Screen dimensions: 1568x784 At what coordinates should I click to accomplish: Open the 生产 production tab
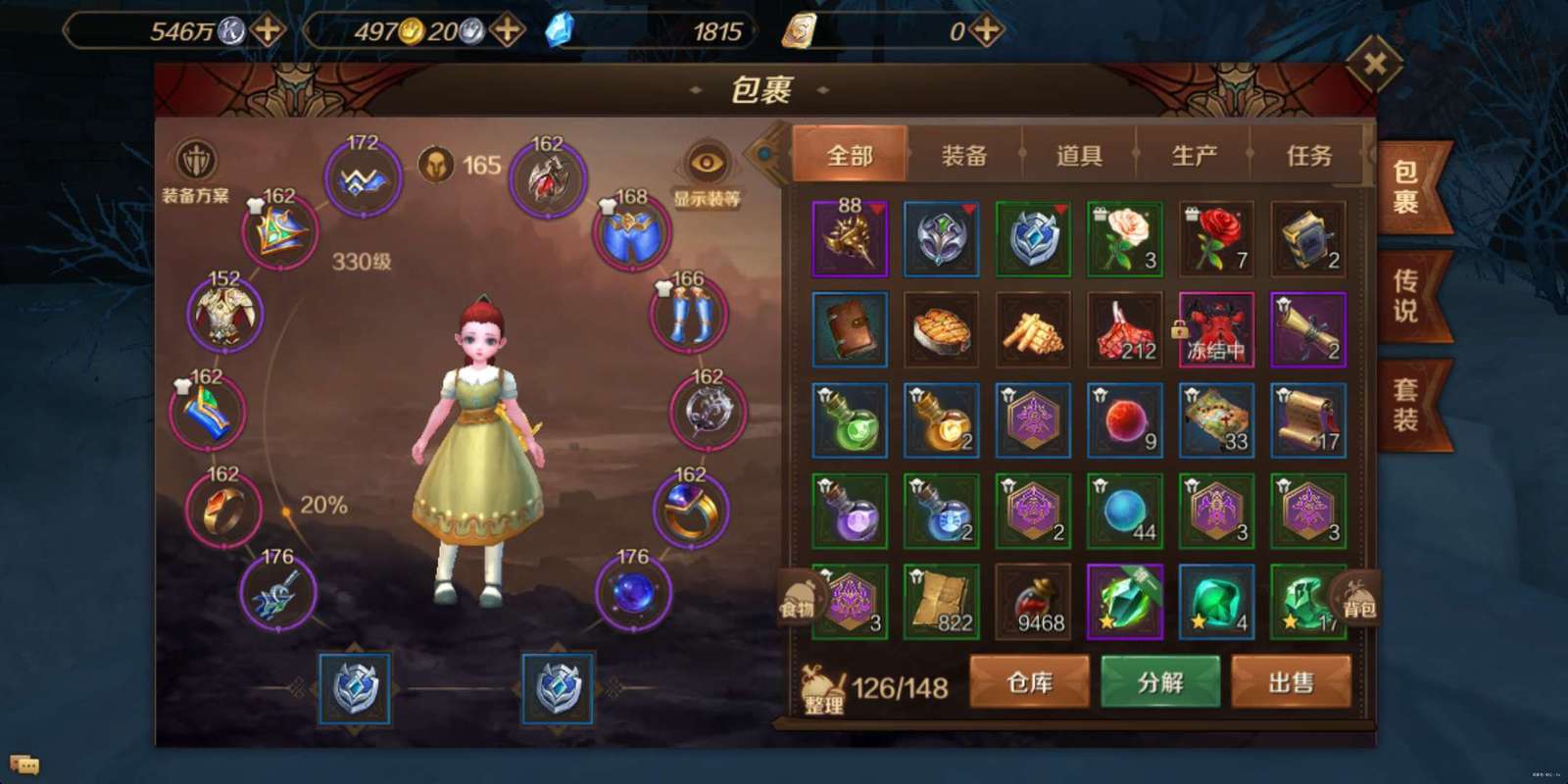[x=1194, y=155]
